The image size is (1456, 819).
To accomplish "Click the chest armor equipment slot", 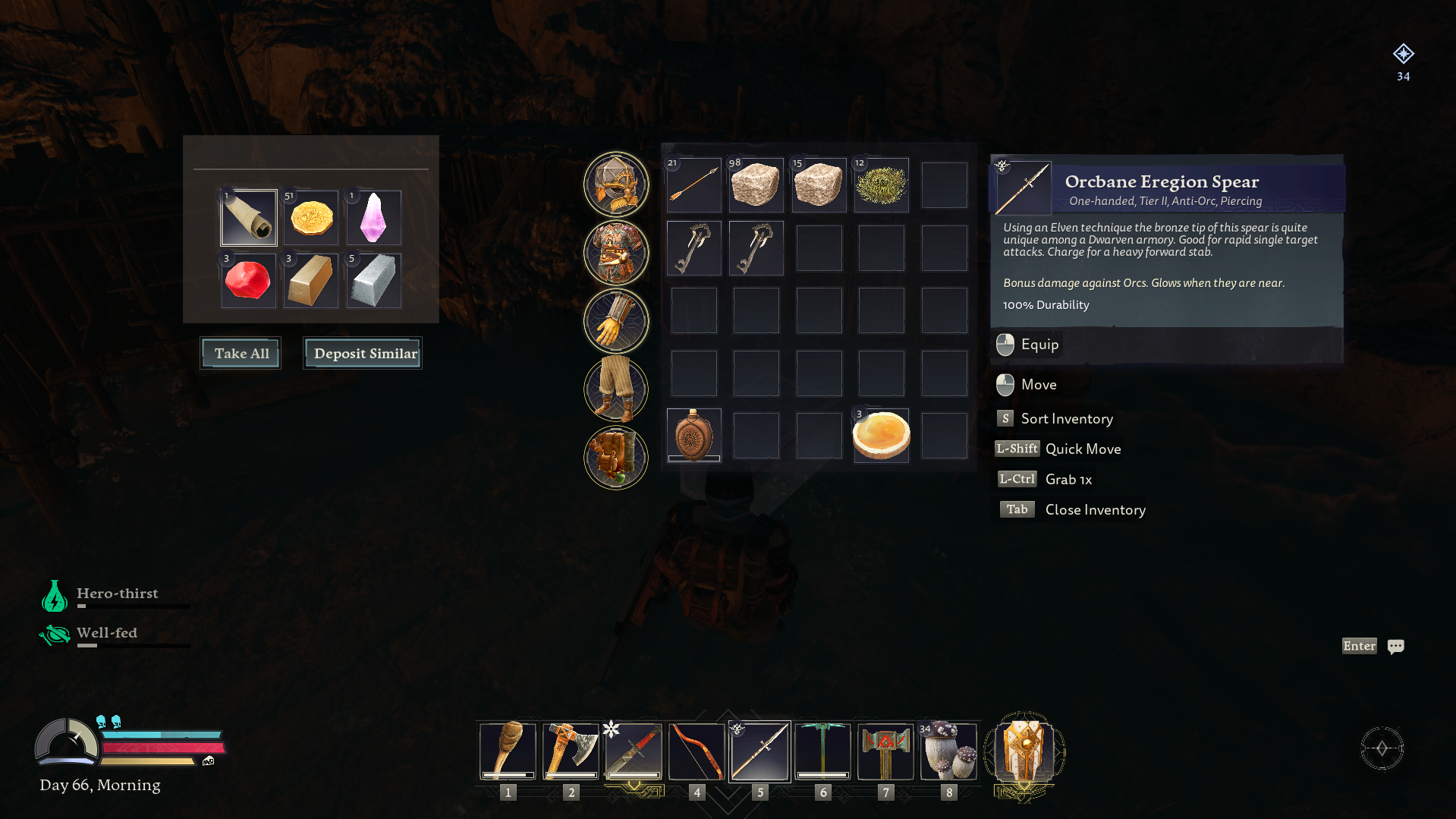I will pyautogui.click(x=615, y=253).
